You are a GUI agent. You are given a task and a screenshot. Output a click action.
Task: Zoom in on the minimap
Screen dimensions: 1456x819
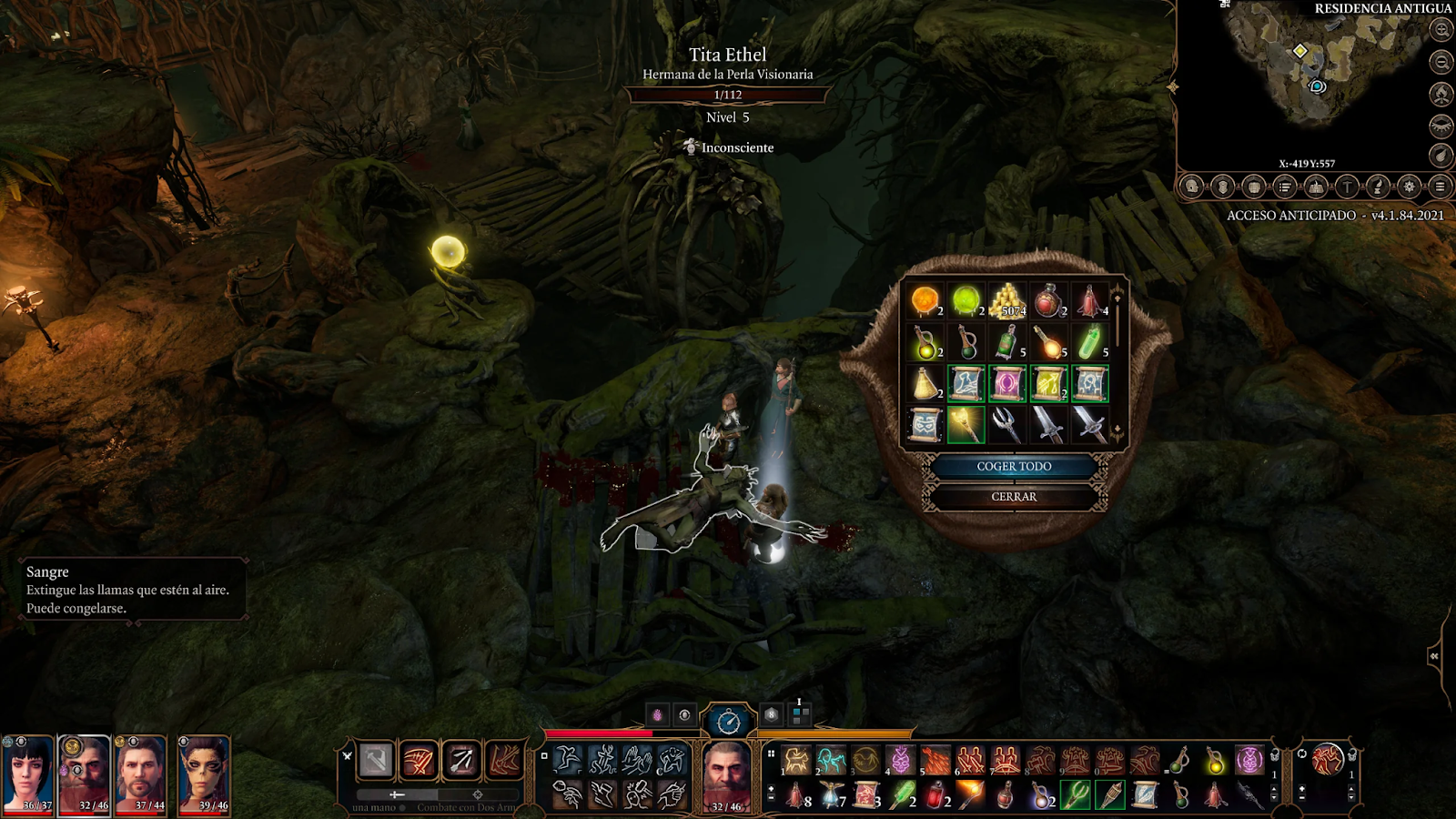pos(1441,30)
